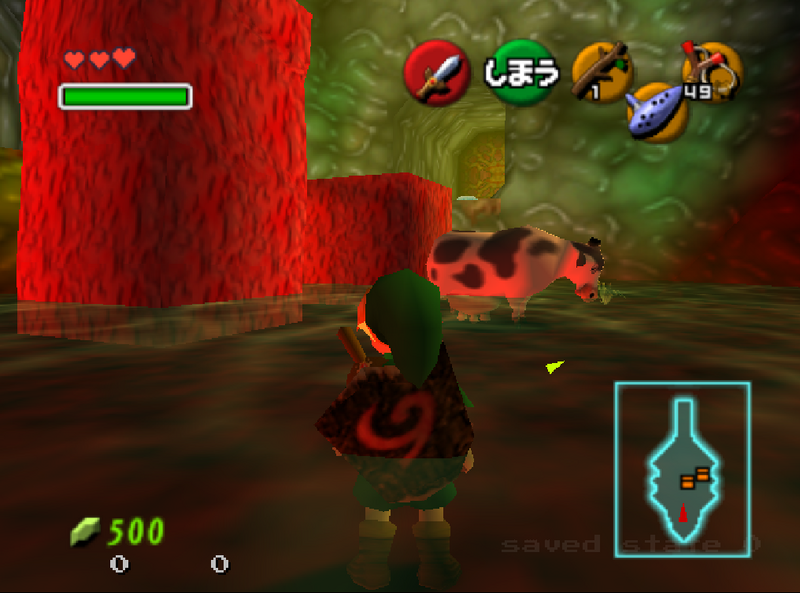Select the green しまう action button

pos(520,72)
